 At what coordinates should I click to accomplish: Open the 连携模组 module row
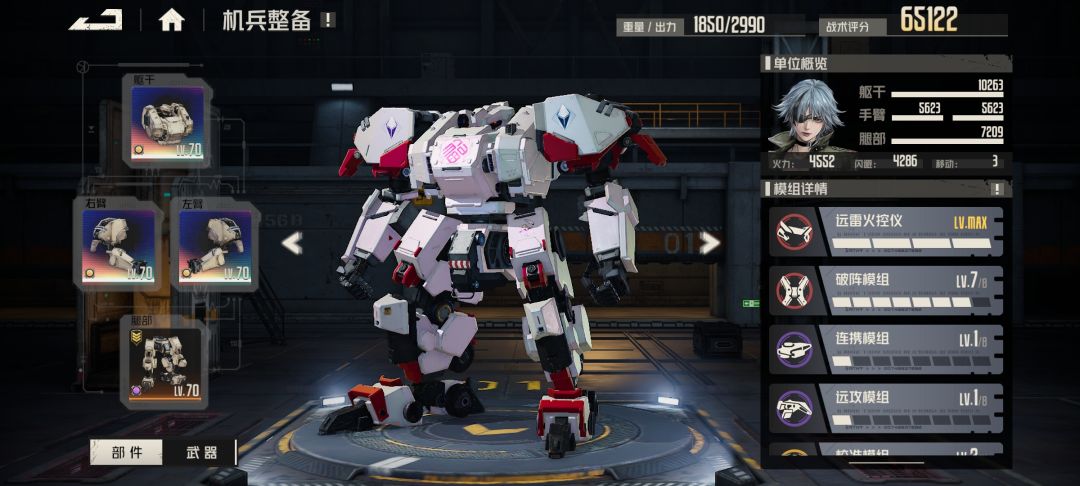pos(885,347)
